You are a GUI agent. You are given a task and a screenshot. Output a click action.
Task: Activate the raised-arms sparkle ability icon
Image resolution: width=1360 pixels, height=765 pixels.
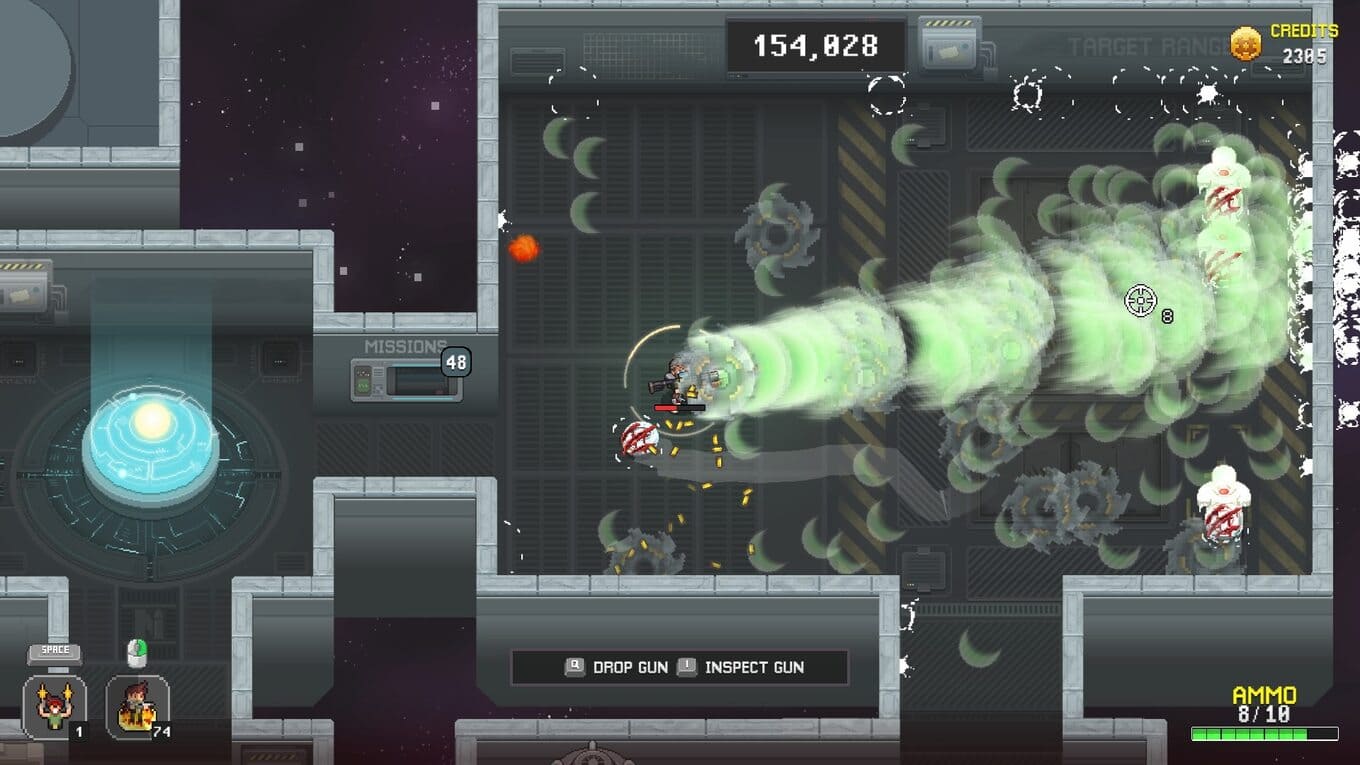pyautogui.click(x=54, y=707)
